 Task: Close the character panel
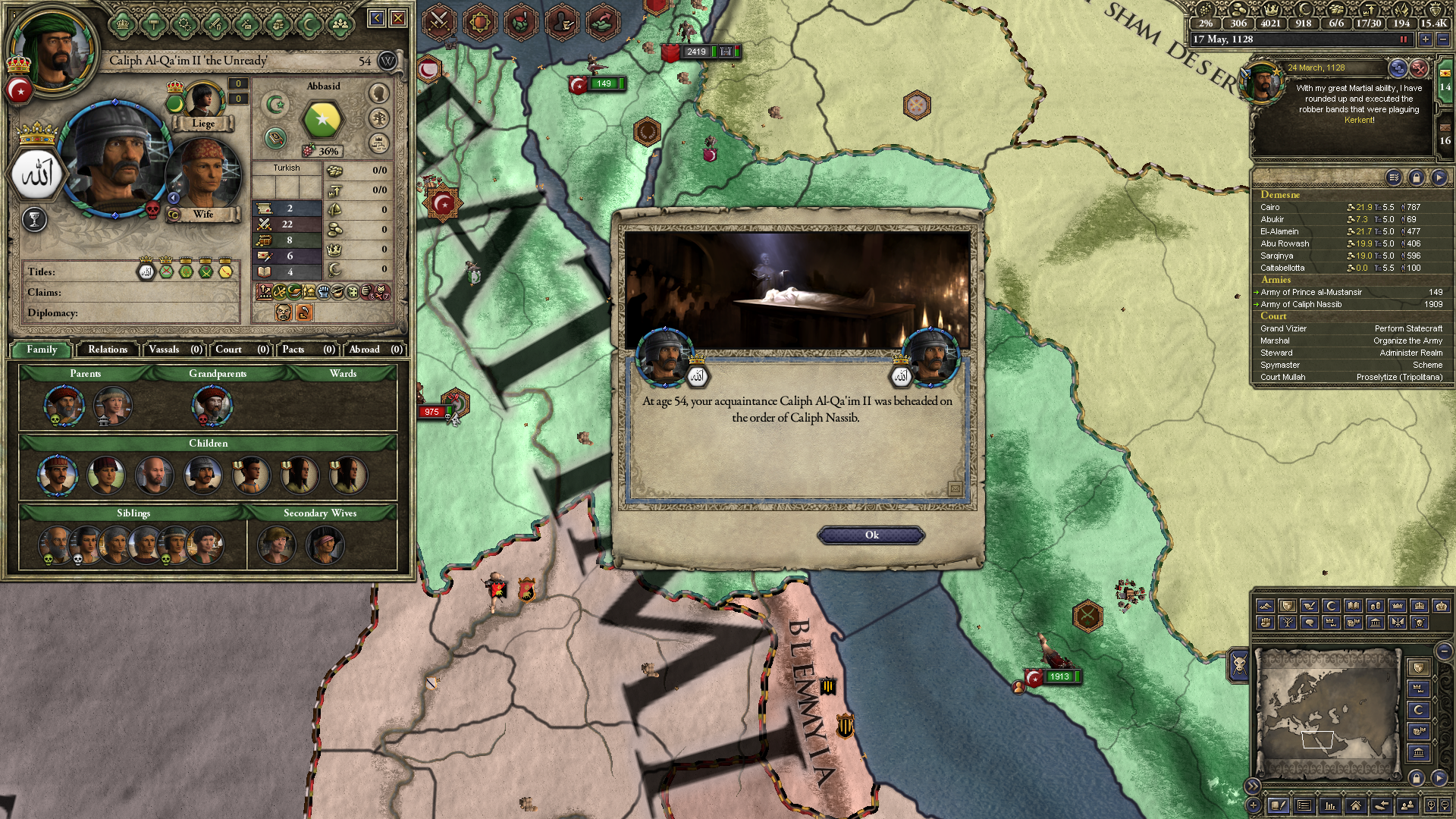398,18
